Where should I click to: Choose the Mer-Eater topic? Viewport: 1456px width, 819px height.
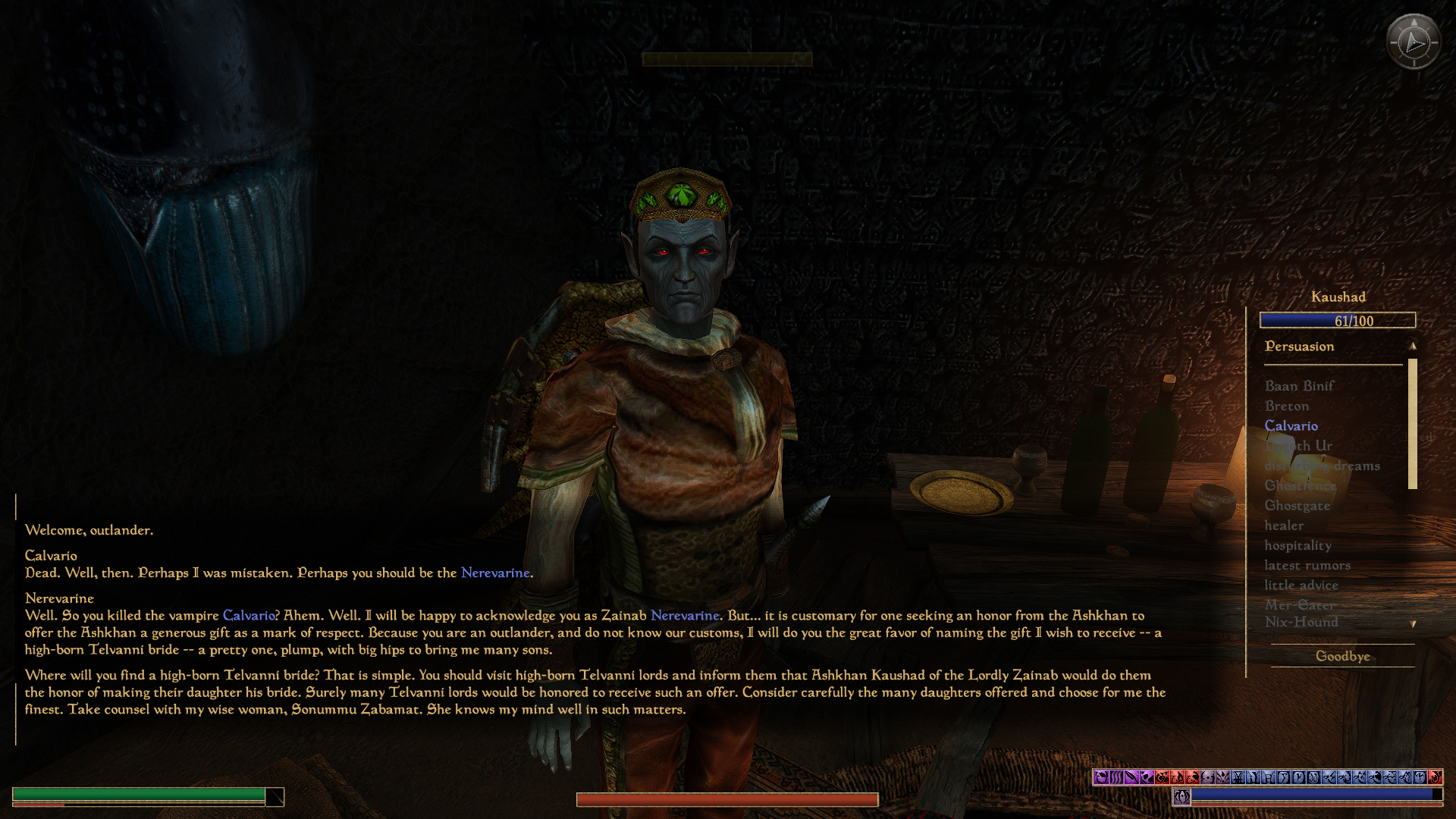pos(1300,604)
